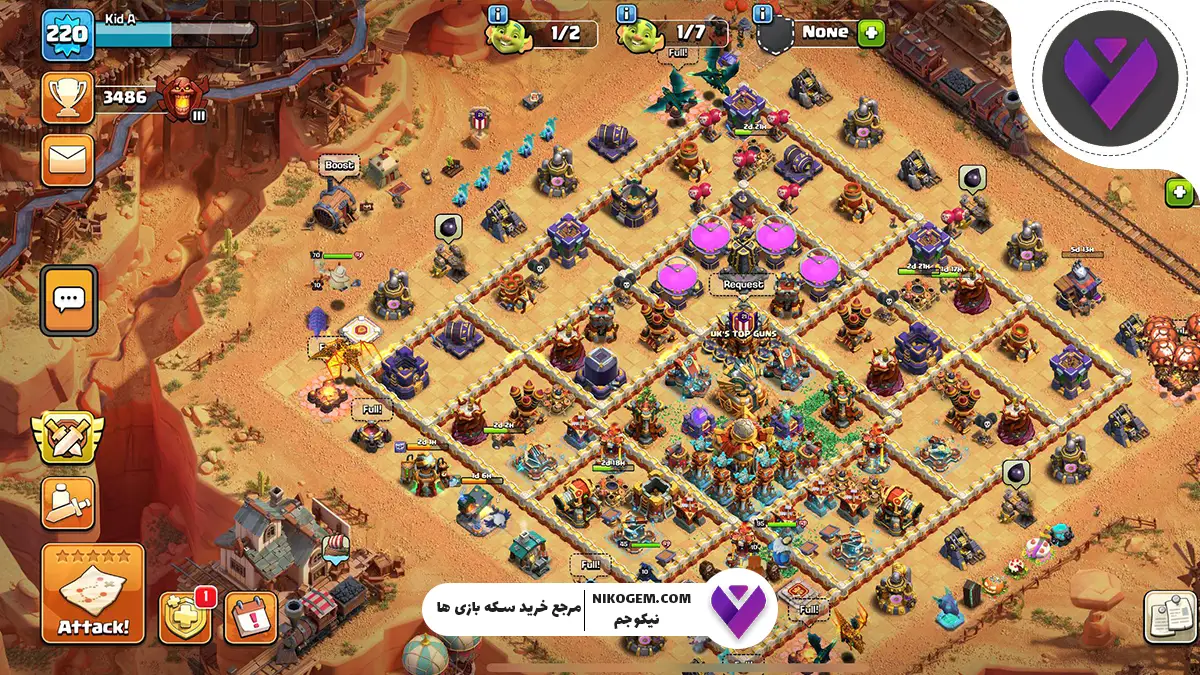This screenshot has width=1200, height=675.
Task: Tap the Boost bubble over the barracks
Action: [339, 165]
